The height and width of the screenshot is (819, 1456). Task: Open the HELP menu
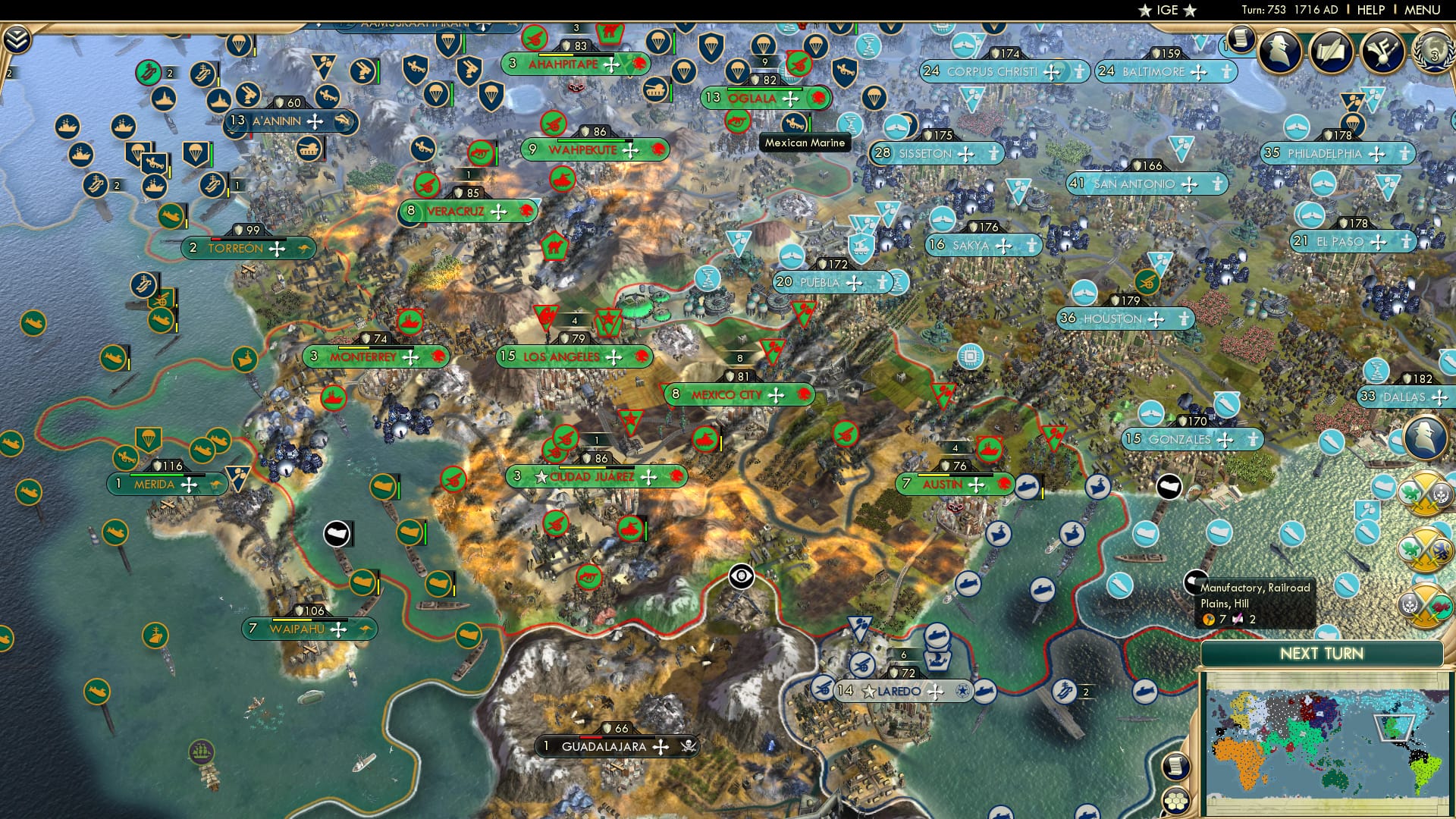[1370, 9]
